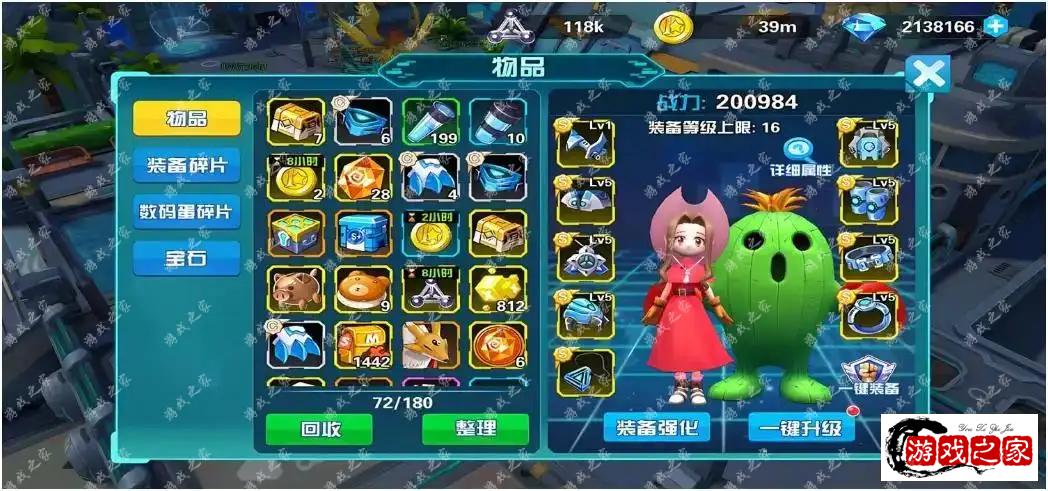
Task: View 详细属性 detailed attributes
Action: pos(801,158)
